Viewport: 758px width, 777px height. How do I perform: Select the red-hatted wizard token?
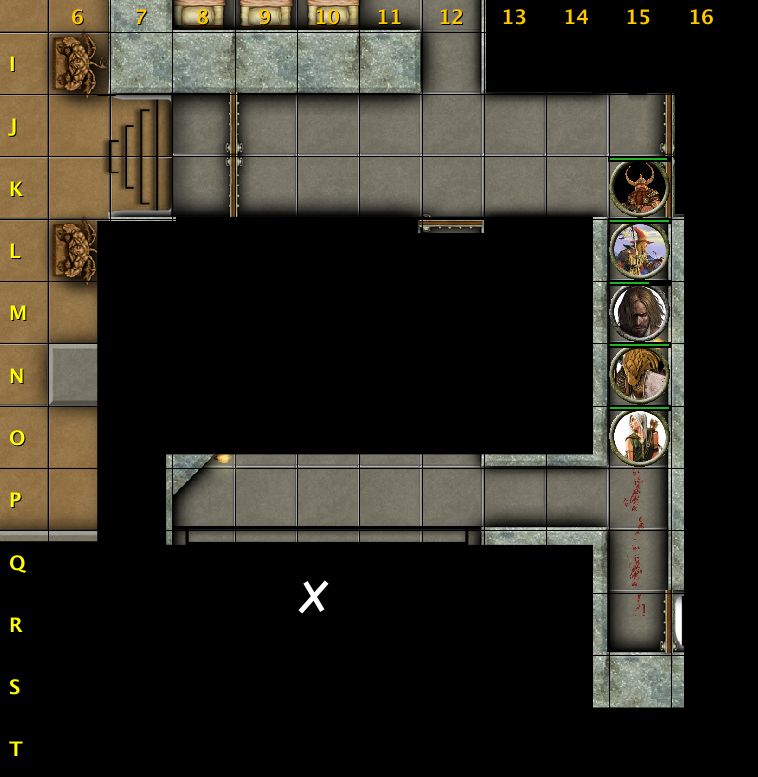pyautogui.click(x=639, y=250)
